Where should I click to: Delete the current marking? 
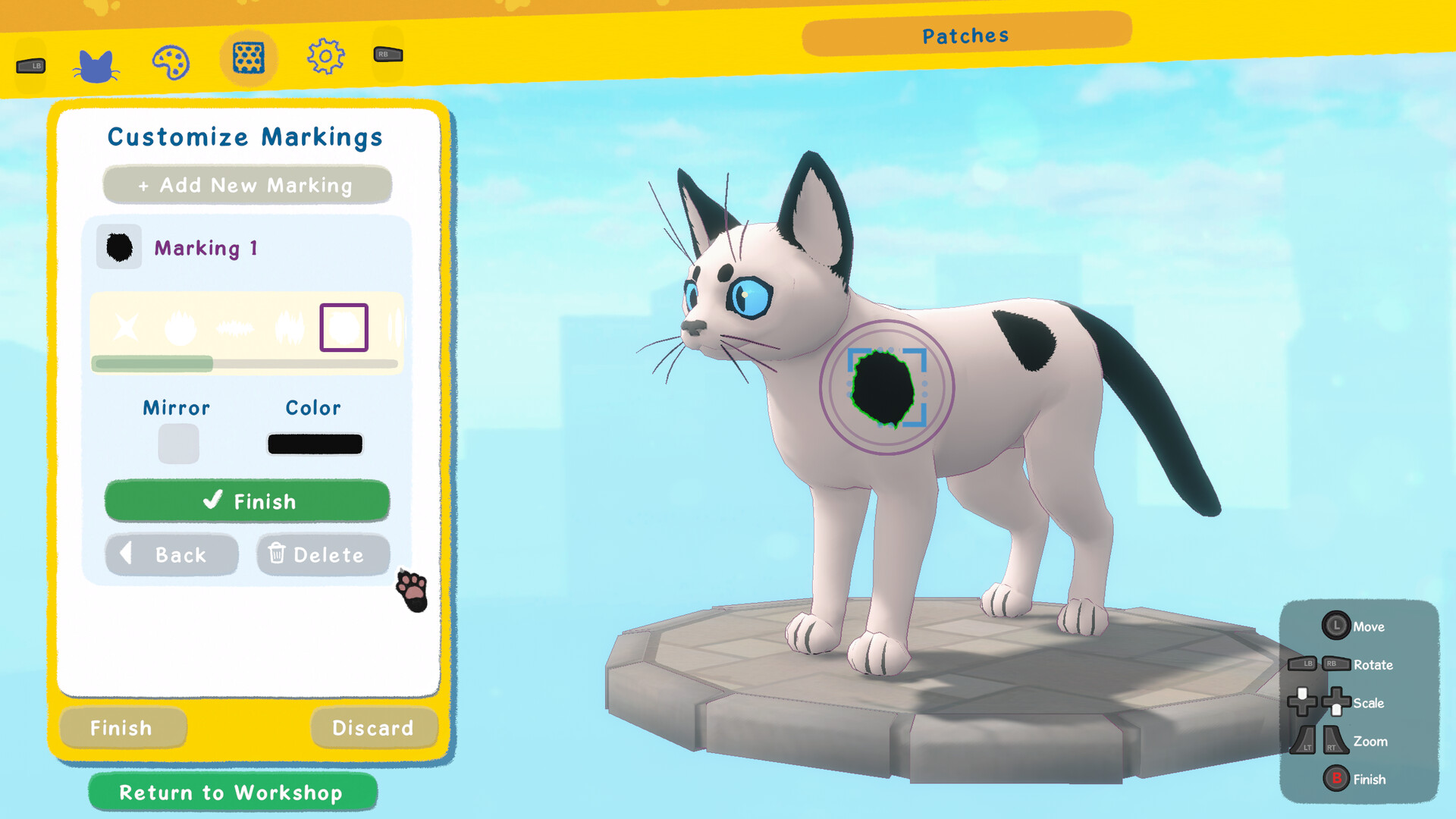323,555
